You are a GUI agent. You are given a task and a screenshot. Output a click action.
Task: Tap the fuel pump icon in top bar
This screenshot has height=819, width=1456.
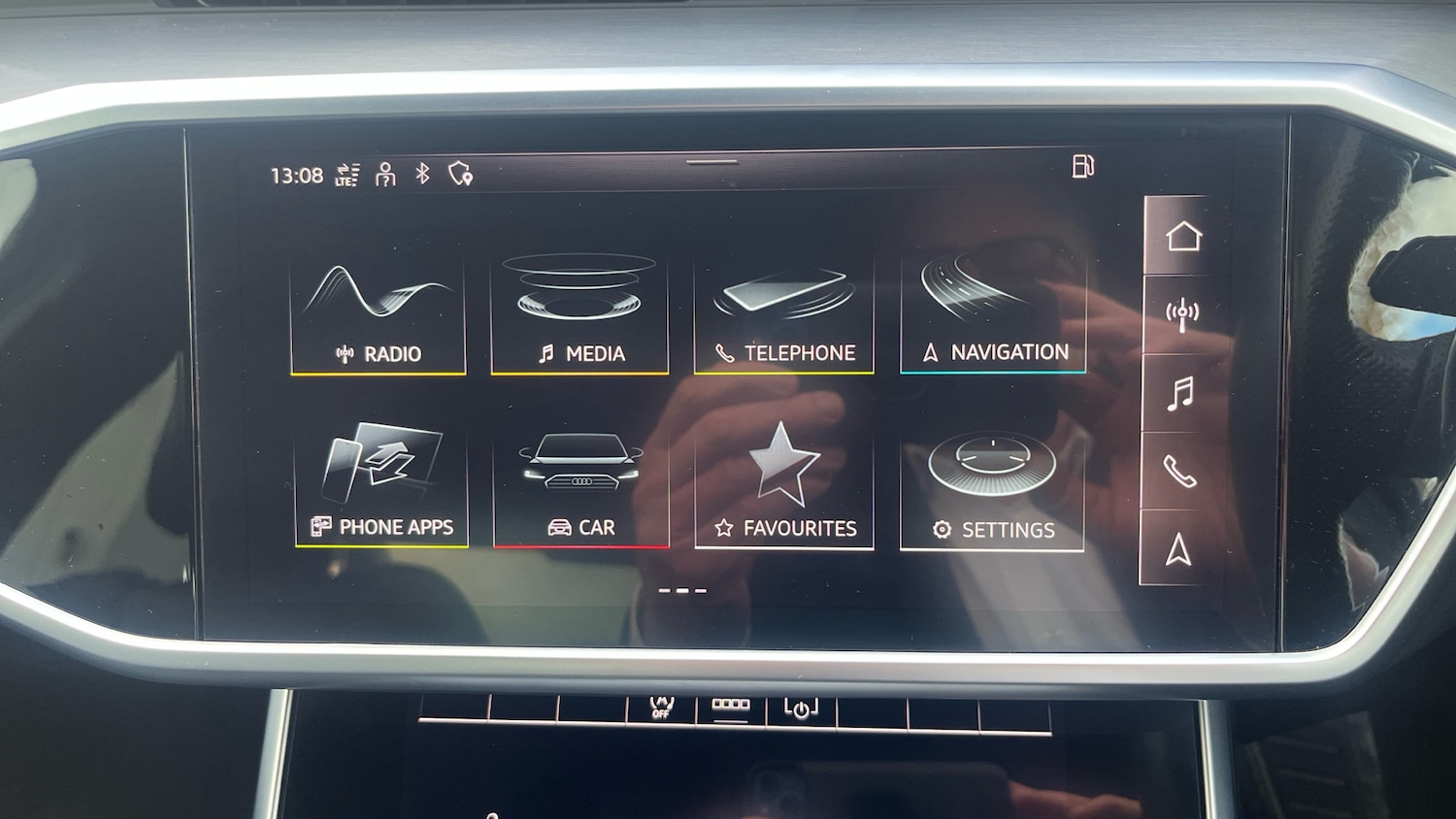tap(1082, 166)
